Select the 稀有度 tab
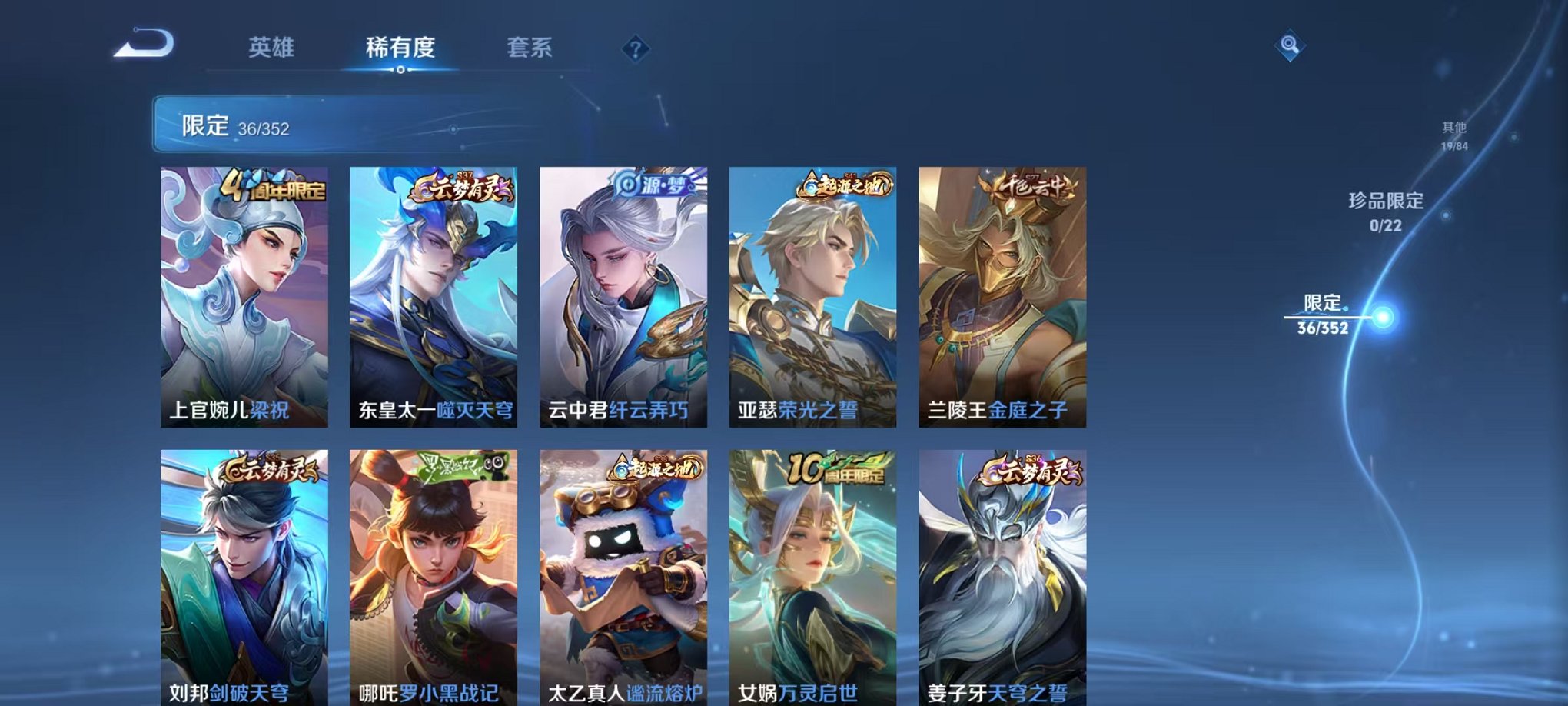 [x=400, y=46]
